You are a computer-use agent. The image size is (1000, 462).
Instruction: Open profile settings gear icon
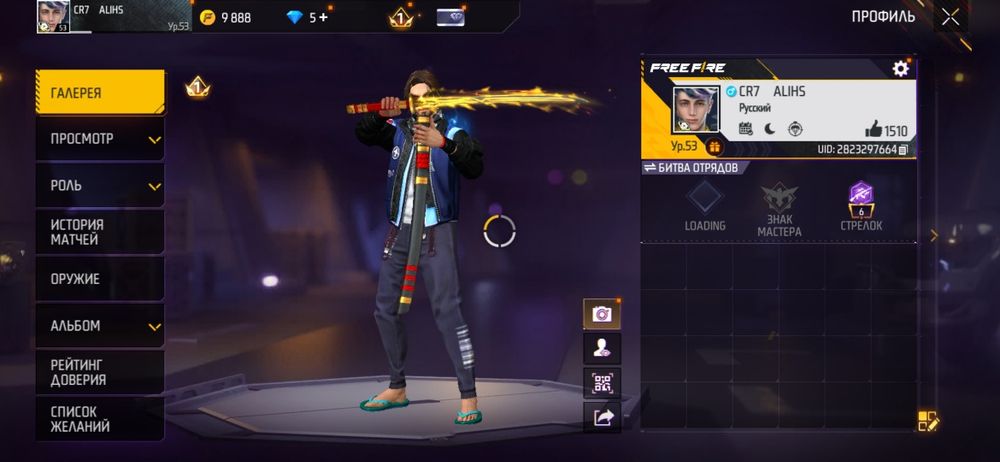click(900, 68)
